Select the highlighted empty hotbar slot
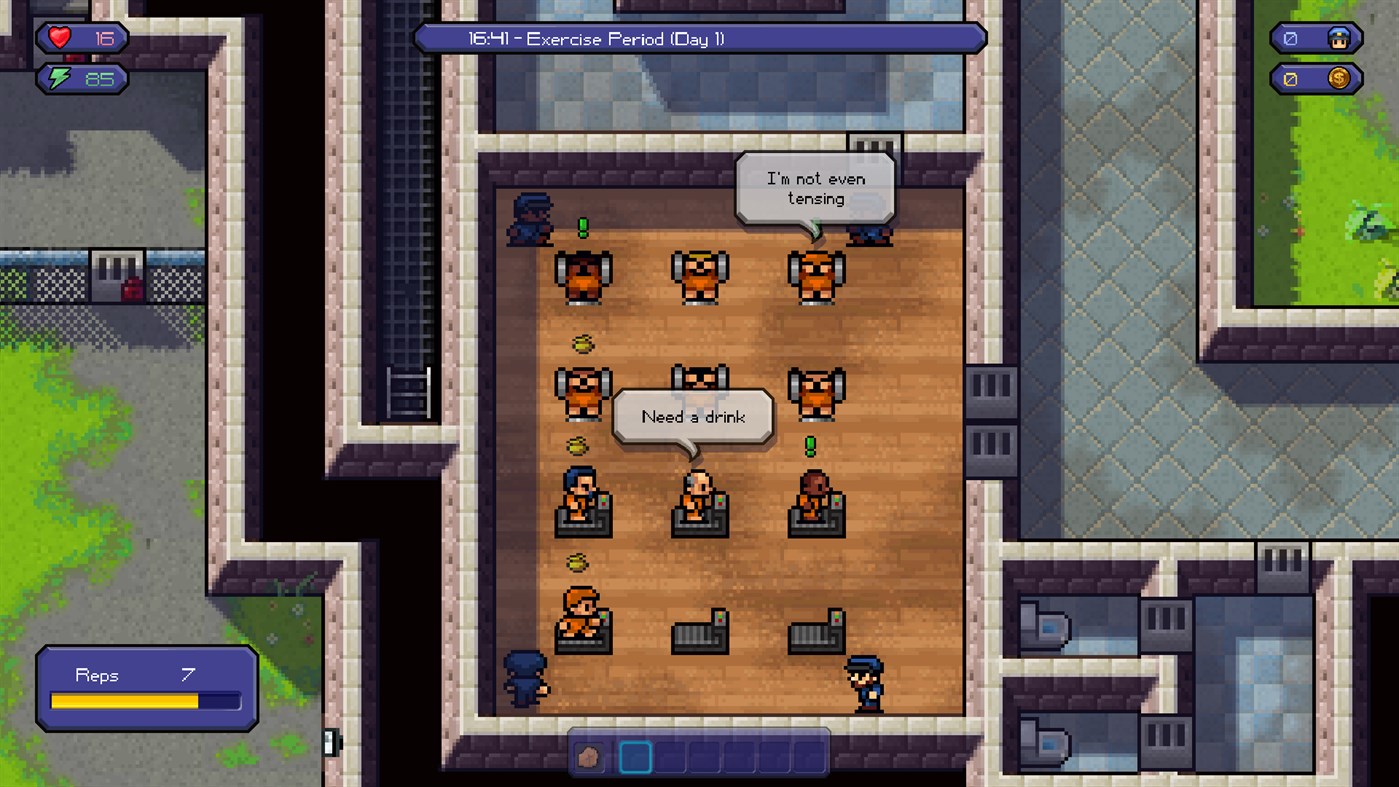Viewport: 1399px width, 787px height. (634, 757)
